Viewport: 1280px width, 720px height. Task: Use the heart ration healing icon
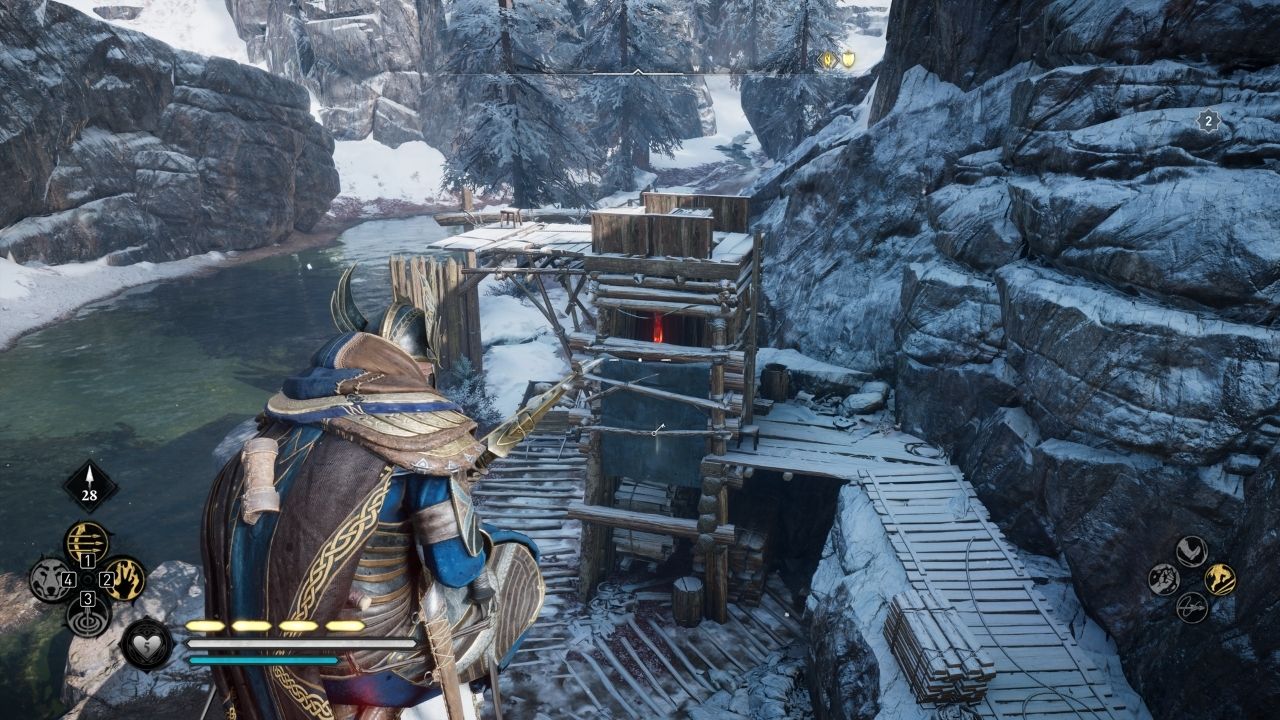click(x=146, y=643)
